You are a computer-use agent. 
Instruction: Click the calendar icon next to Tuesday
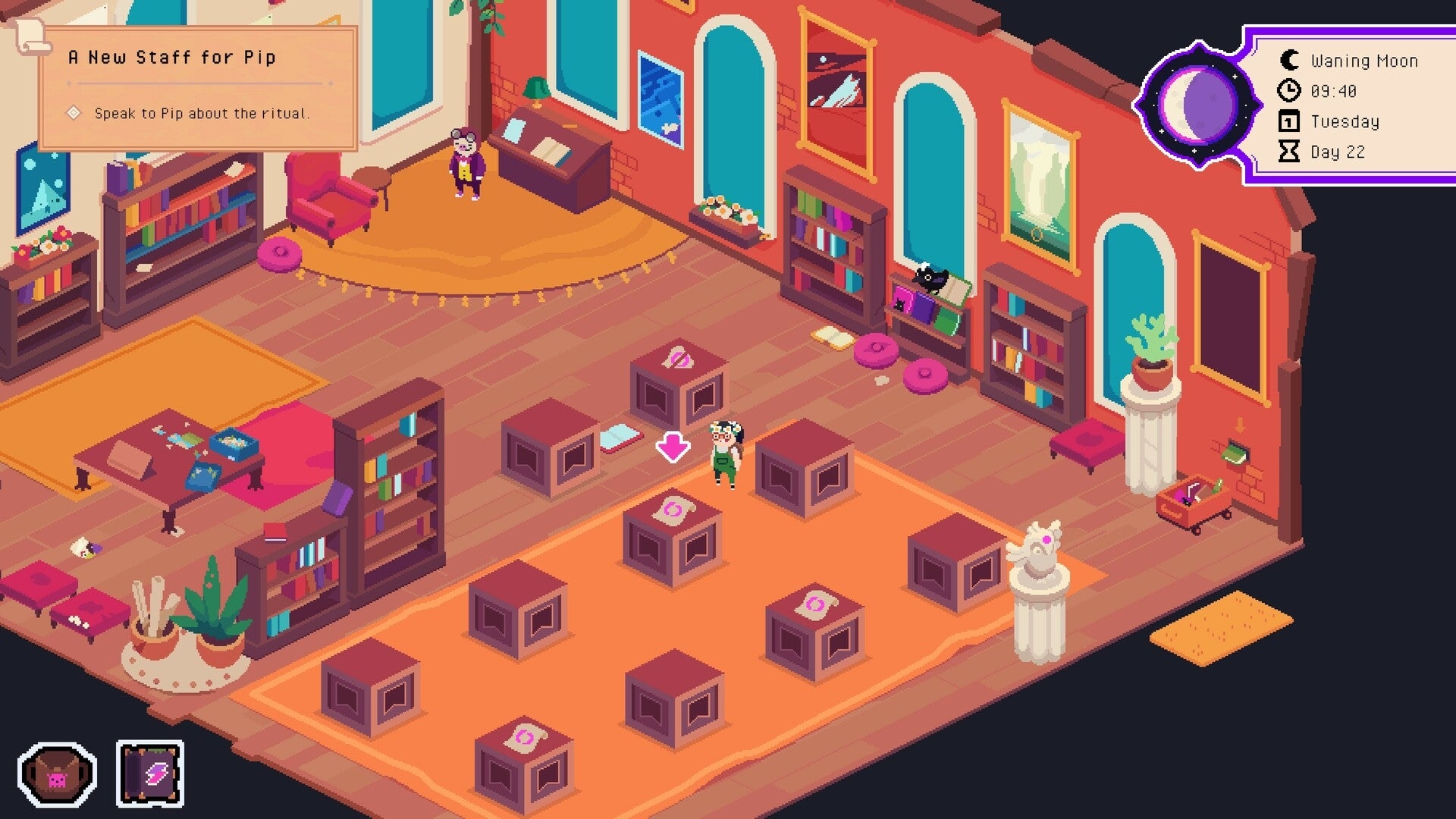point(1289,121)
